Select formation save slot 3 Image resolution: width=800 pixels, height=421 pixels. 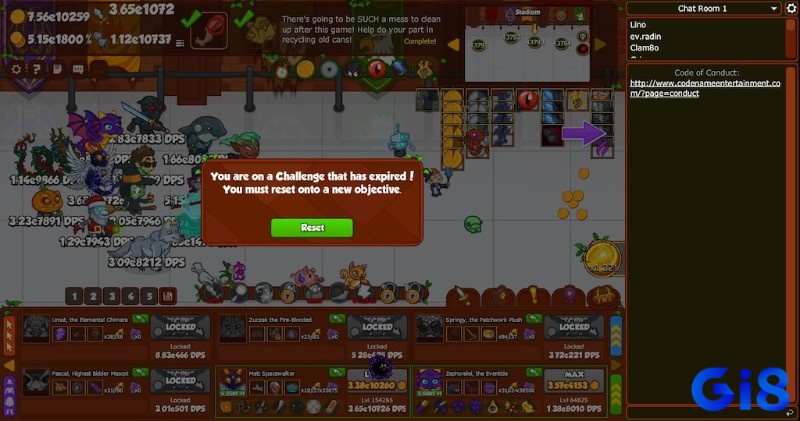112,296
